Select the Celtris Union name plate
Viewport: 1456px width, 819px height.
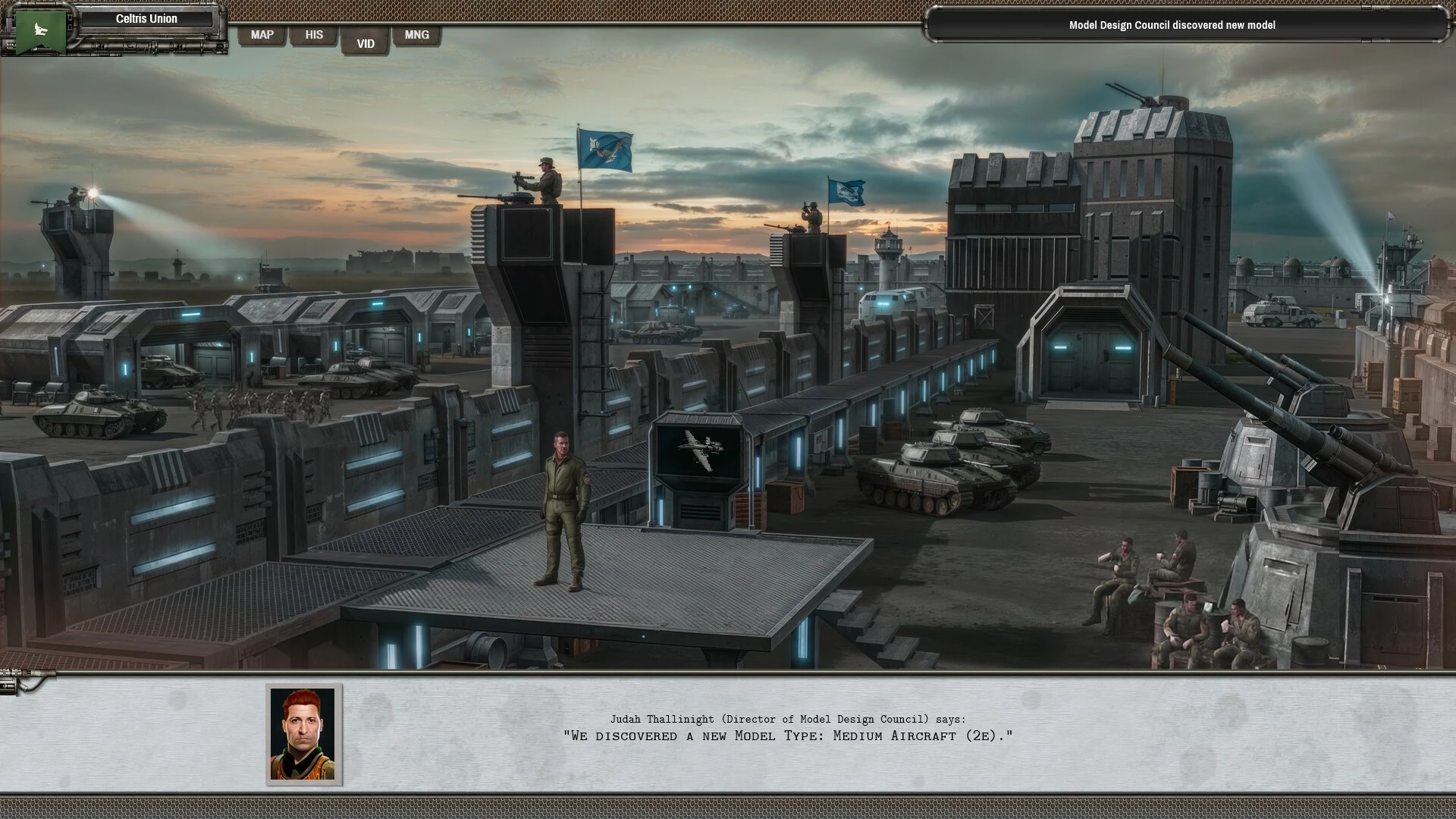point(146,19)
